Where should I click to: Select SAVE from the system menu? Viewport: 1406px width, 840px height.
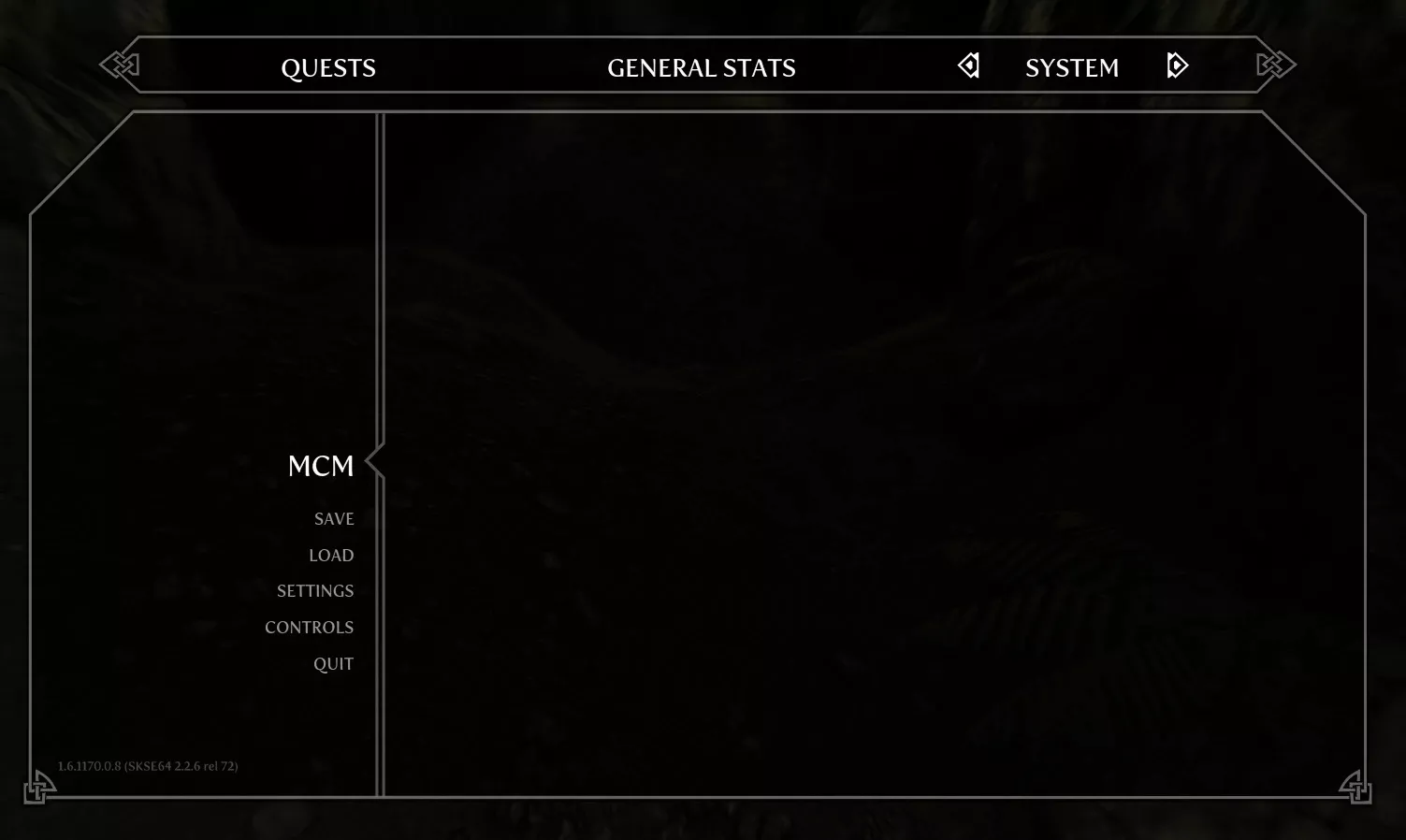(x=334, y=519)
